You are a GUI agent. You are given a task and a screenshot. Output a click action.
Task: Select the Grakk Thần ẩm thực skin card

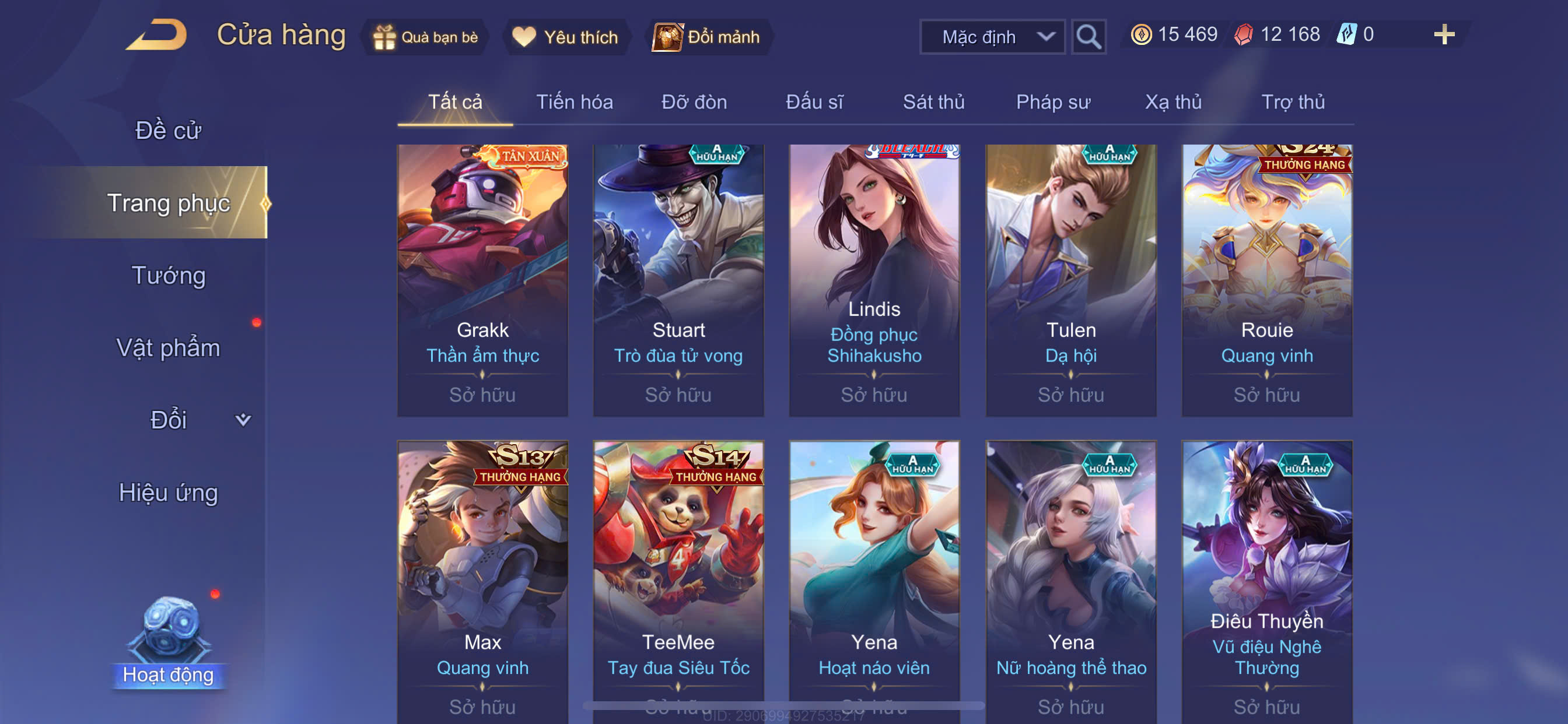482,280
